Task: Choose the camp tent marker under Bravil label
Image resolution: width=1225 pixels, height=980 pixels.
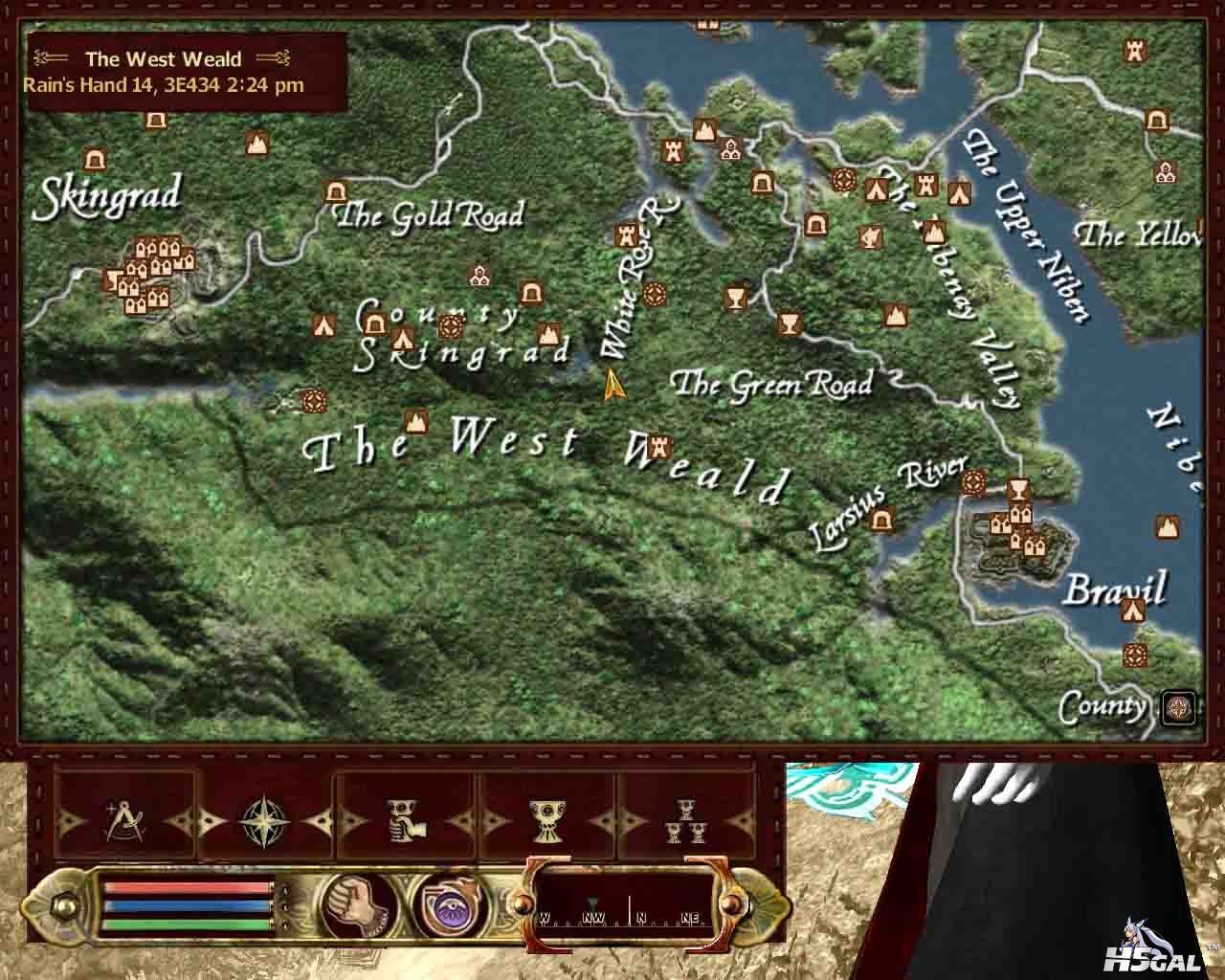Action: pyautogui.click(x=1134, y=611)
